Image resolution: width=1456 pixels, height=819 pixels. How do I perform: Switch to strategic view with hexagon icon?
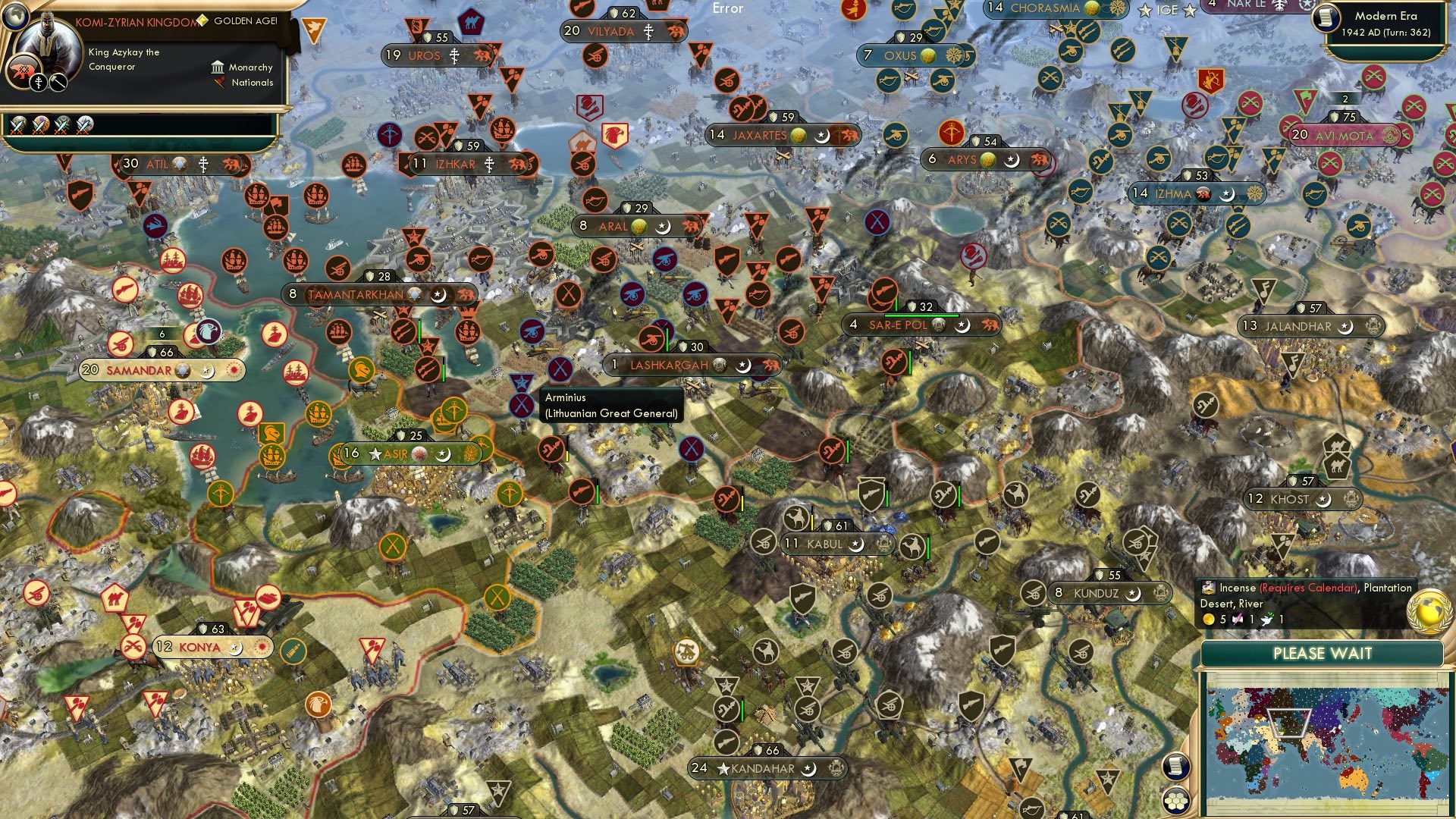tap(1176, 801)
